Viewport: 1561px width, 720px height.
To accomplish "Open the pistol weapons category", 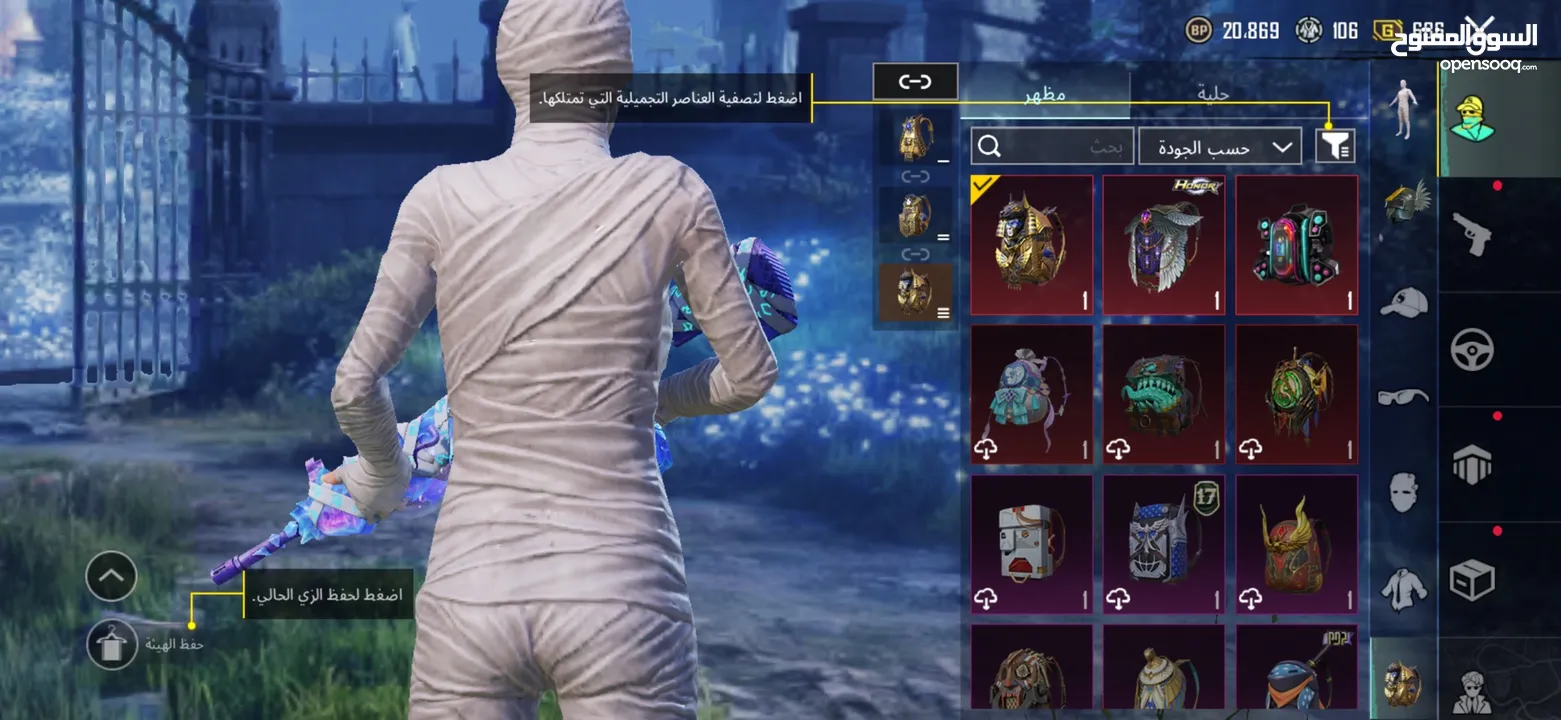I will (x=1471, y=234).
